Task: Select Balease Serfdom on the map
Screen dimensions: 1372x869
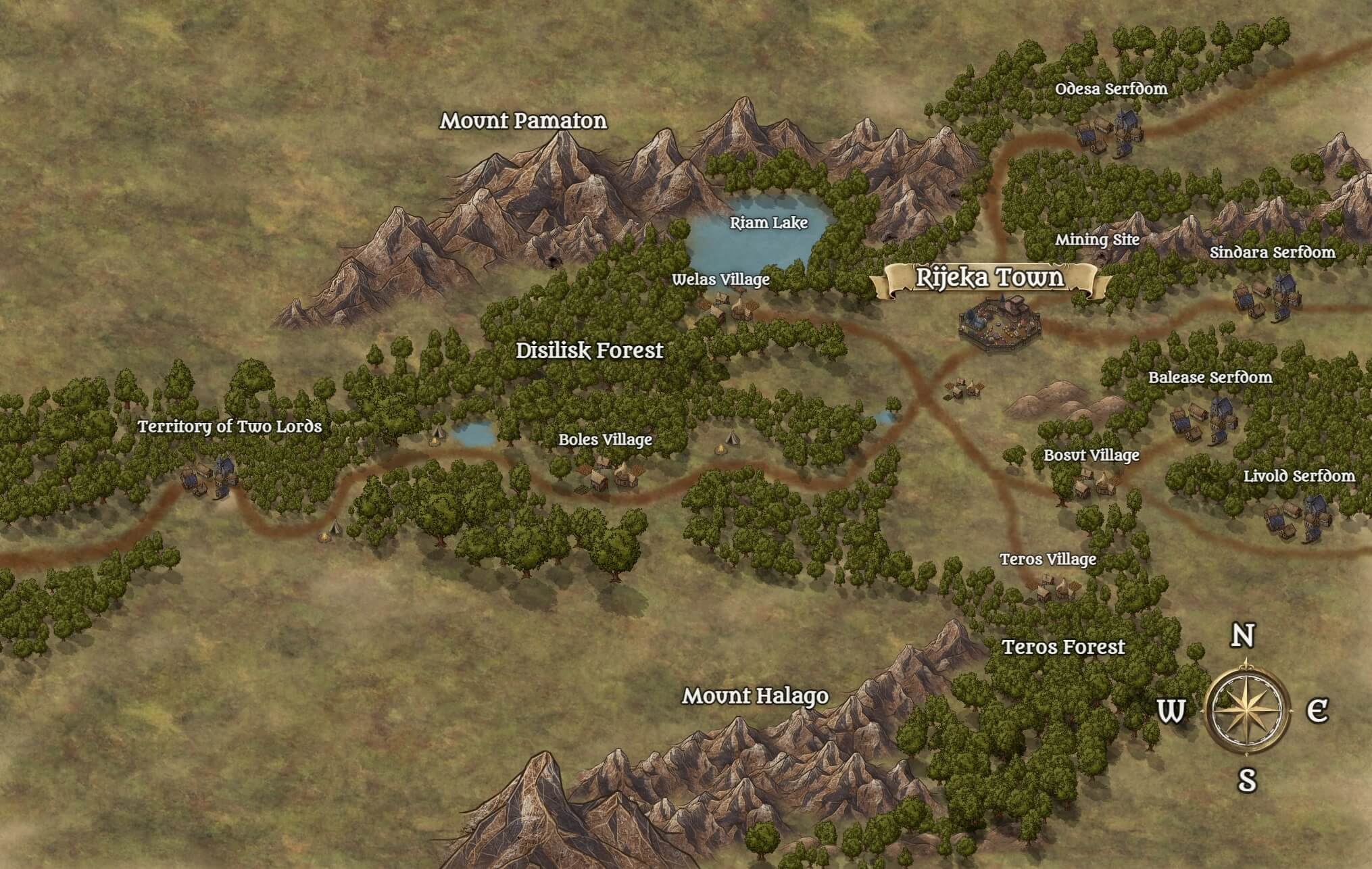Action: [1210, 376]
